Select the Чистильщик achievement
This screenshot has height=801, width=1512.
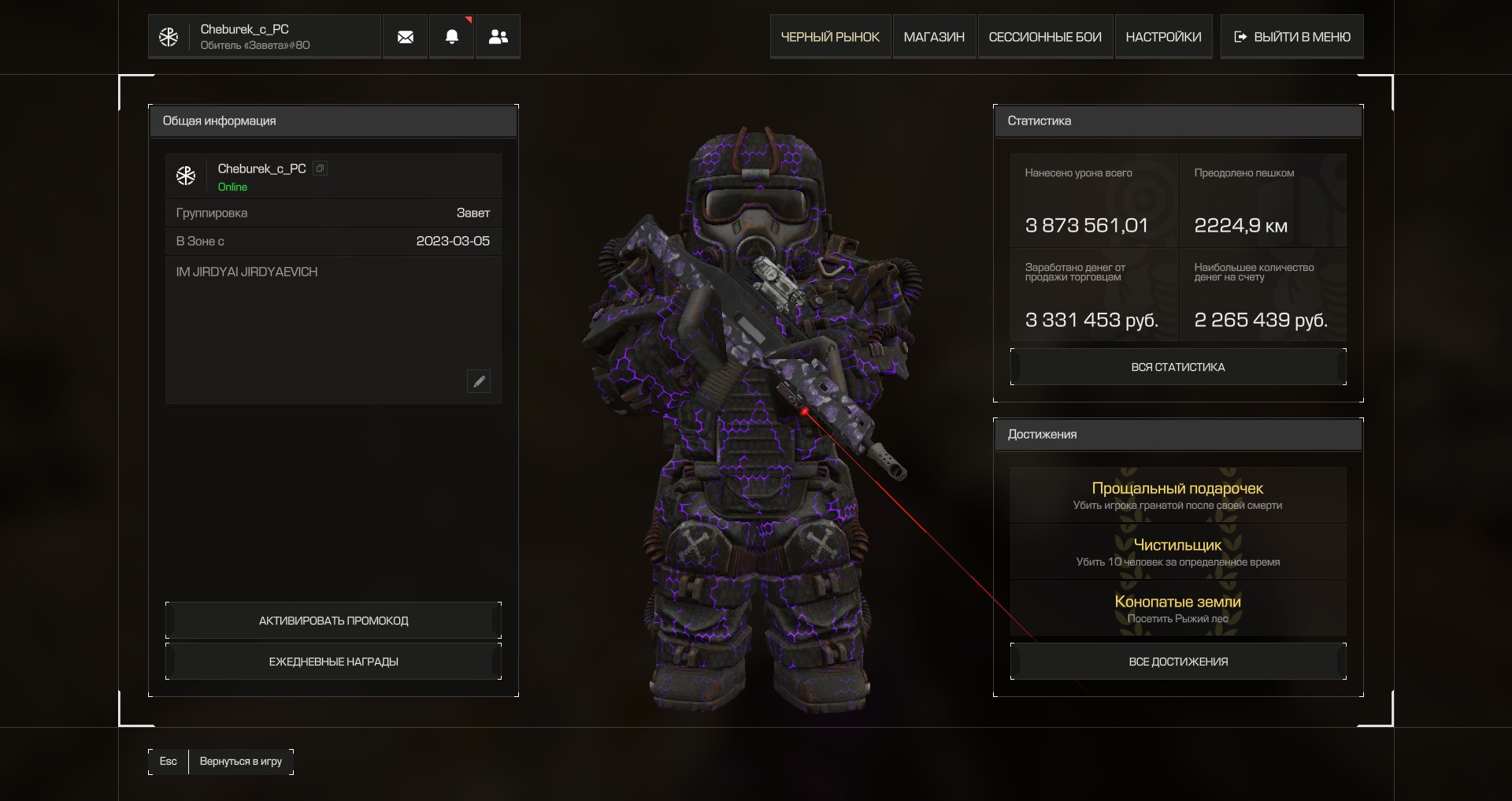pyautogui.click(x=1178, y=552)
